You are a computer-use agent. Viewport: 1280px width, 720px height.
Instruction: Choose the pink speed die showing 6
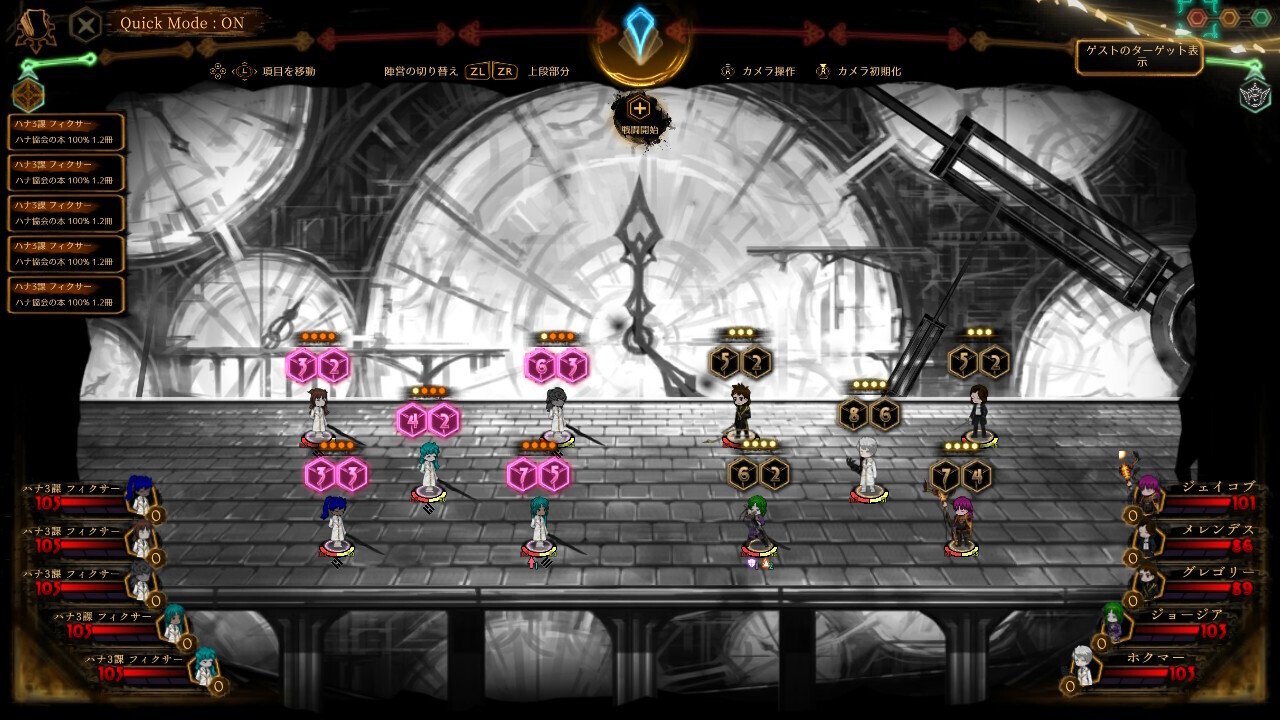coord(541,367)
